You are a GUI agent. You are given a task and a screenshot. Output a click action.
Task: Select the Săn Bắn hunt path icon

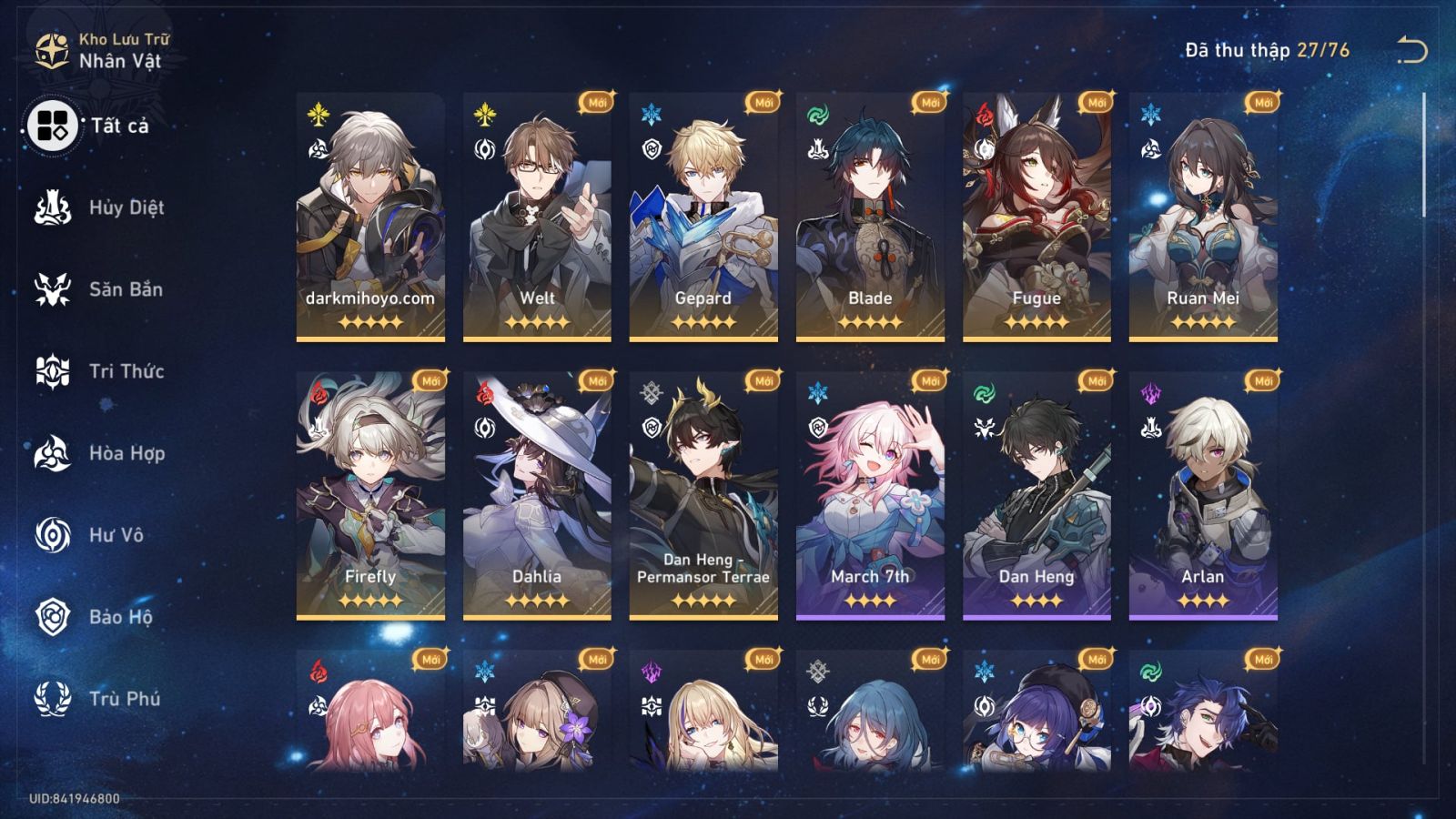55,289
